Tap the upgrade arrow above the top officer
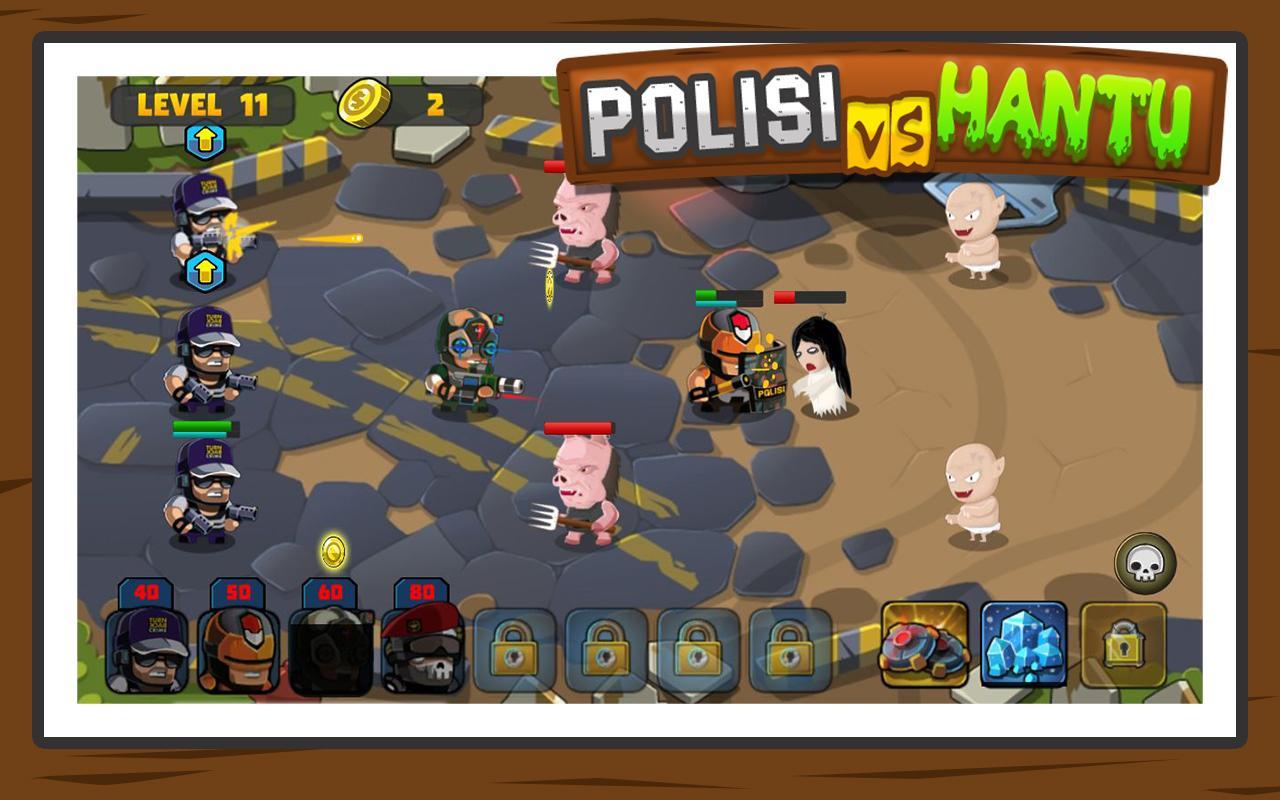Image resolution: width=1280 pixels, height=800 pixels. 207,140
